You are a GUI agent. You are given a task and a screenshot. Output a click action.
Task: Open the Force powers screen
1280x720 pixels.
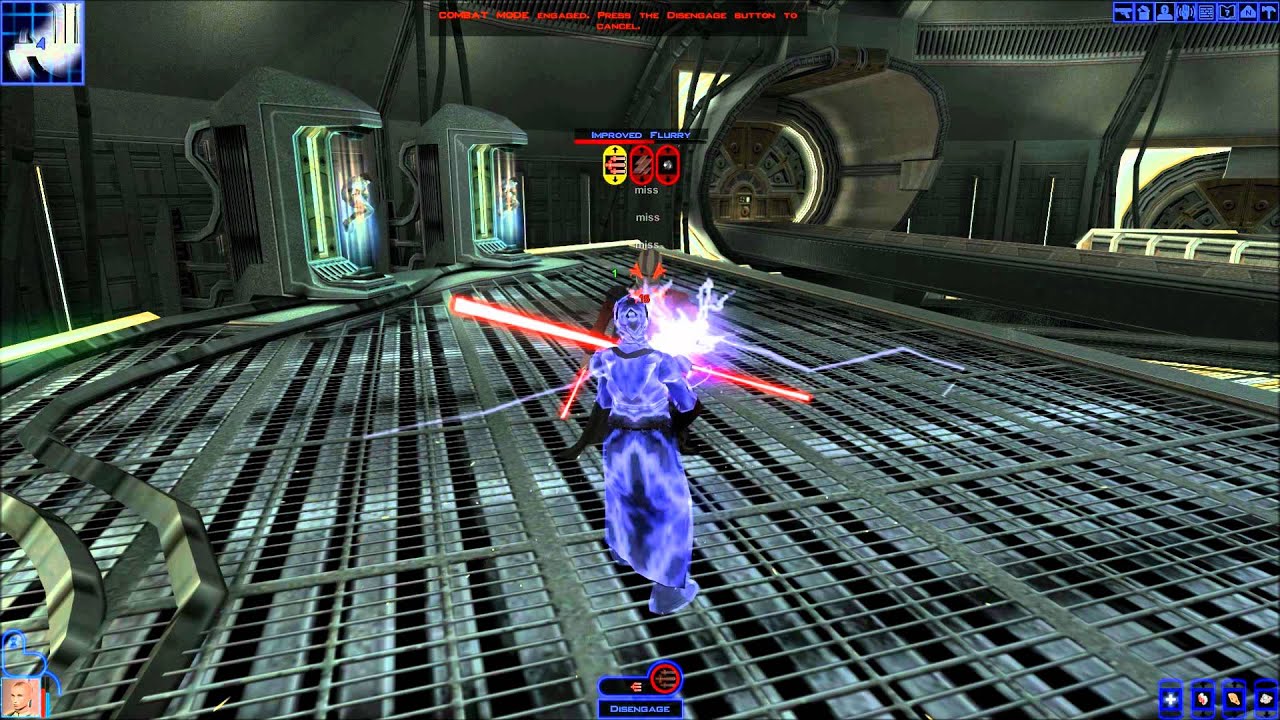[x=1185, y=13]
